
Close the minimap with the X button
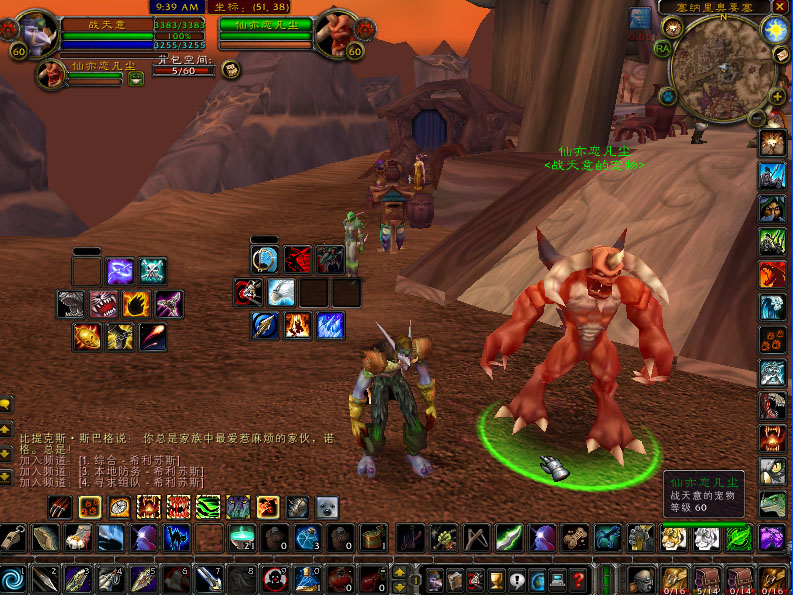pyautogui.click(x=779, y=6)
